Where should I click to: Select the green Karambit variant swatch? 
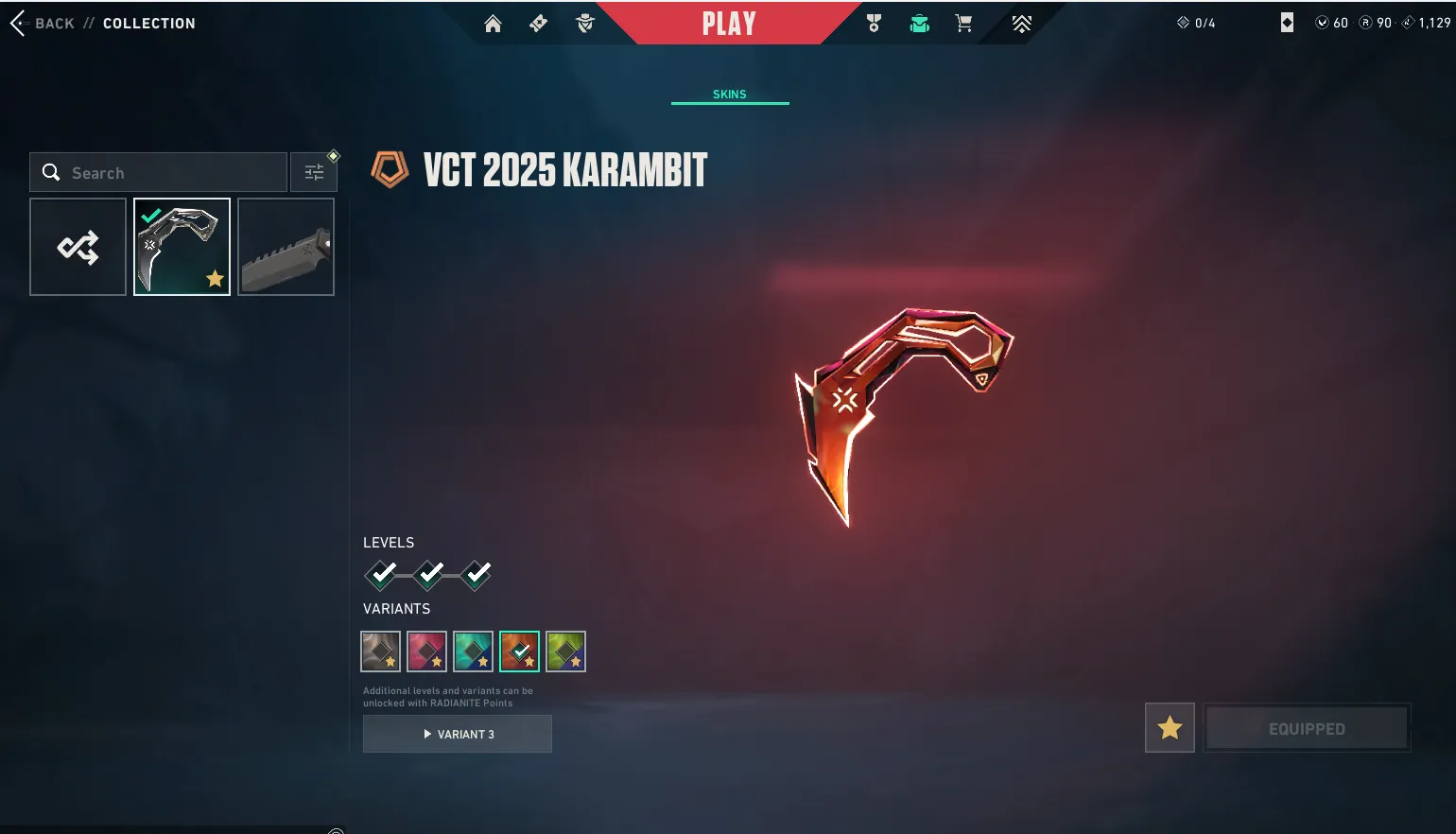pos(565,651)
